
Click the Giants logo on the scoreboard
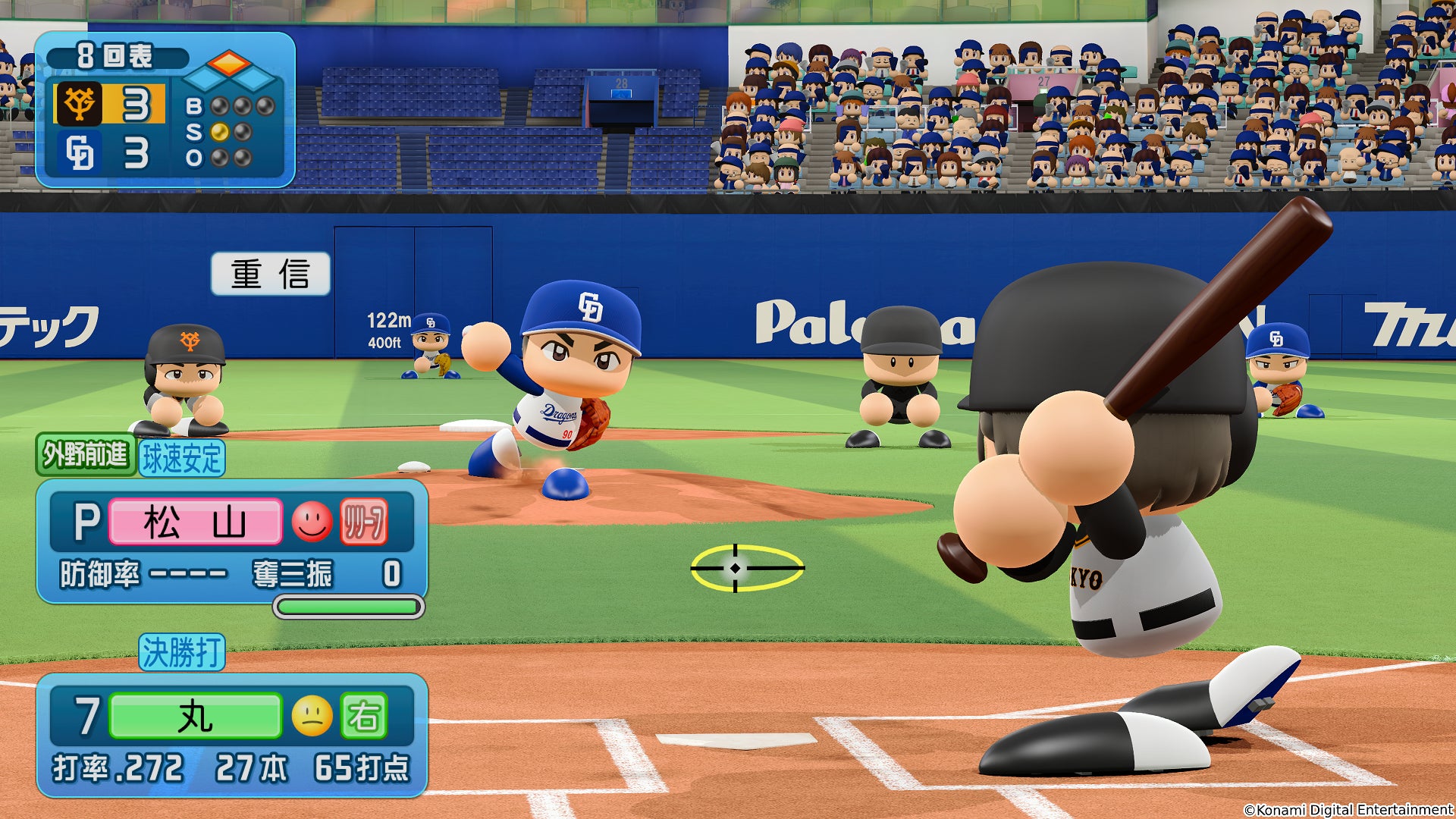pos(79,104)
